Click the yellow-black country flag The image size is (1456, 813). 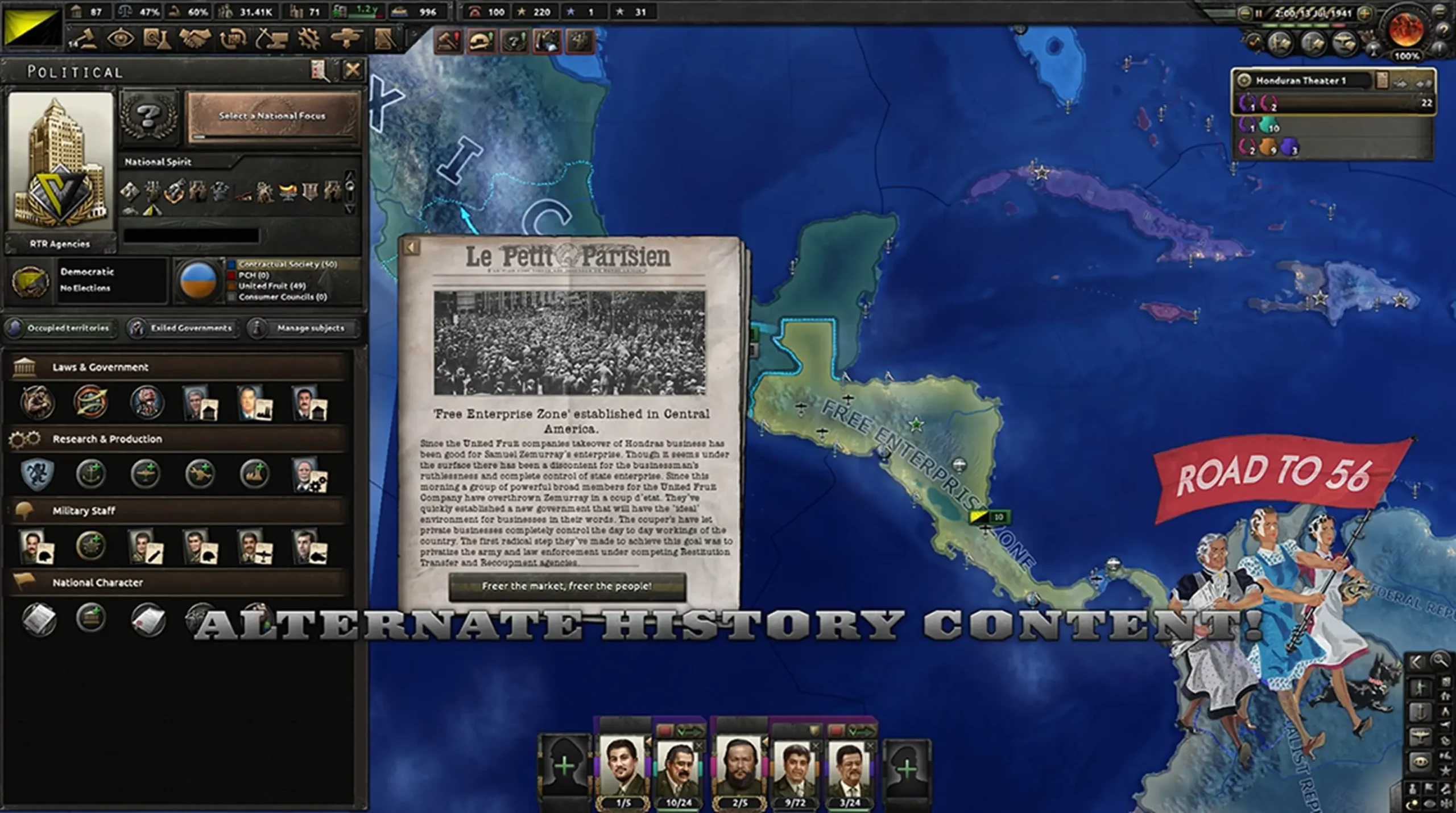point(32,27)
